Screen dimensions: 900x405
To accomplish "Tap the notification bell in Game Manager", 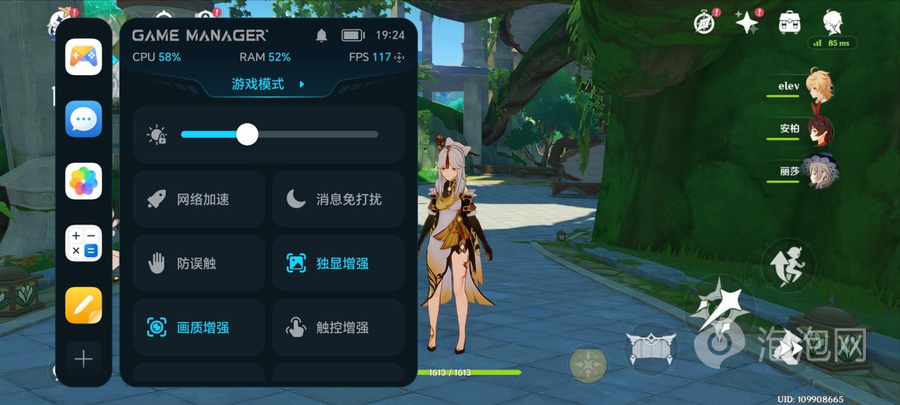I will pyautogui.click(x=322, y=35).
